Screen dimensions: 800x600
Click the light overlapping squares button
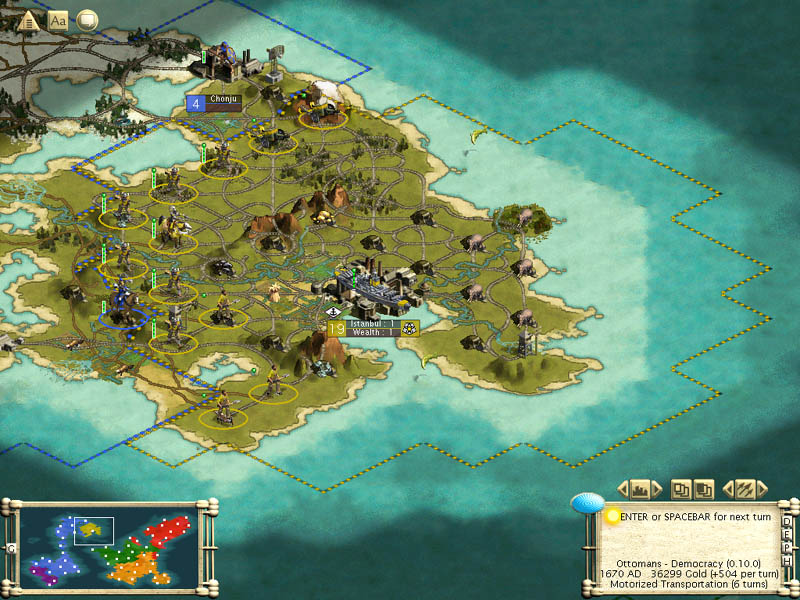(x=681, y=489)
